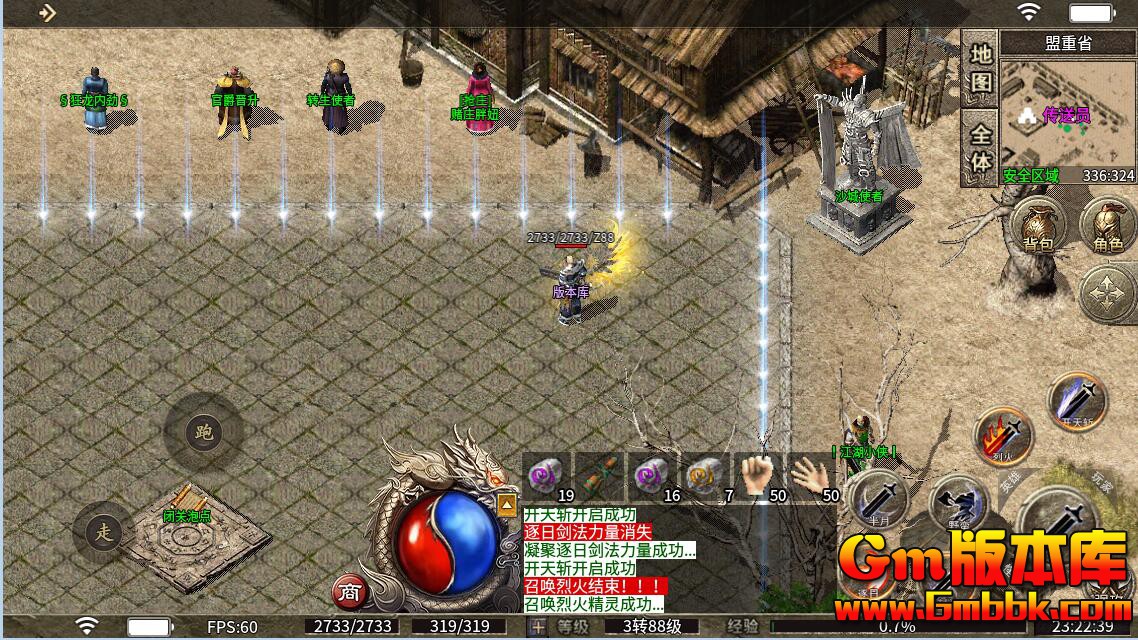Activate the 开天斩 sword skill

(x=1078, y=402)
